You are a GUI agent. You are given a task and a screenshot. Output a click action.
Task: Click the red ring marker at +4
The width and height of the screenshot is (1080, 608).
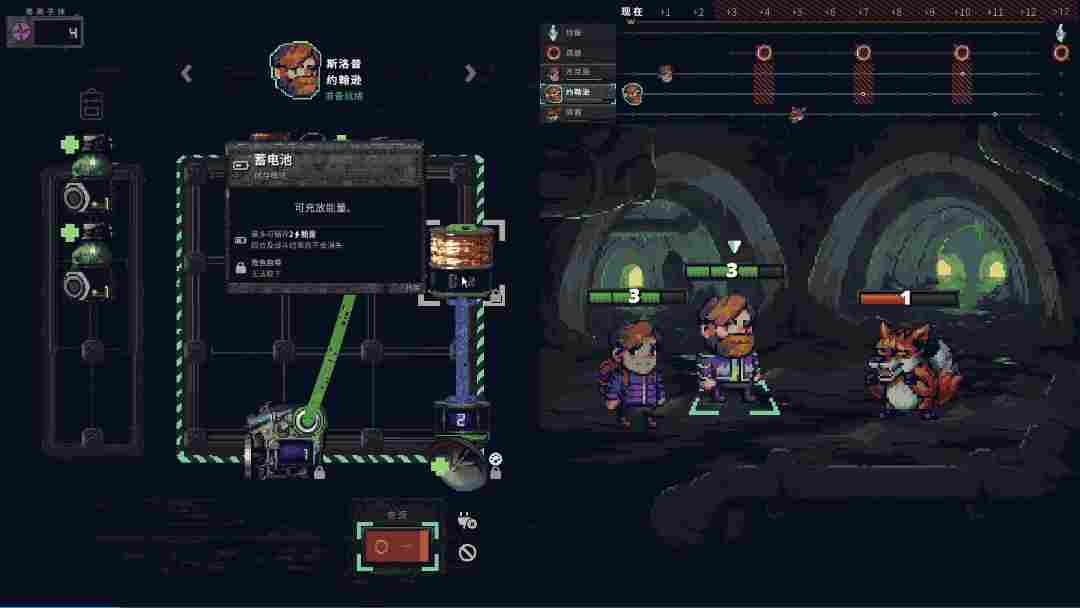pyautogui.click(x=764, y=53)
